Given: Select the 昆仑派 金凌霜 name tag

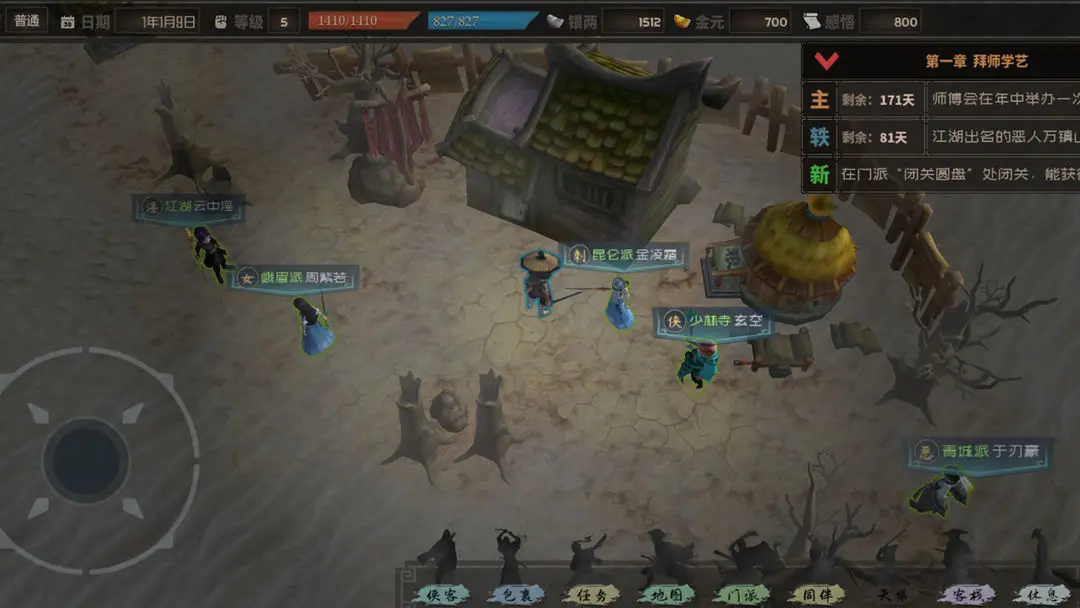Looking at the screenshot, I should tap(624, 255).
